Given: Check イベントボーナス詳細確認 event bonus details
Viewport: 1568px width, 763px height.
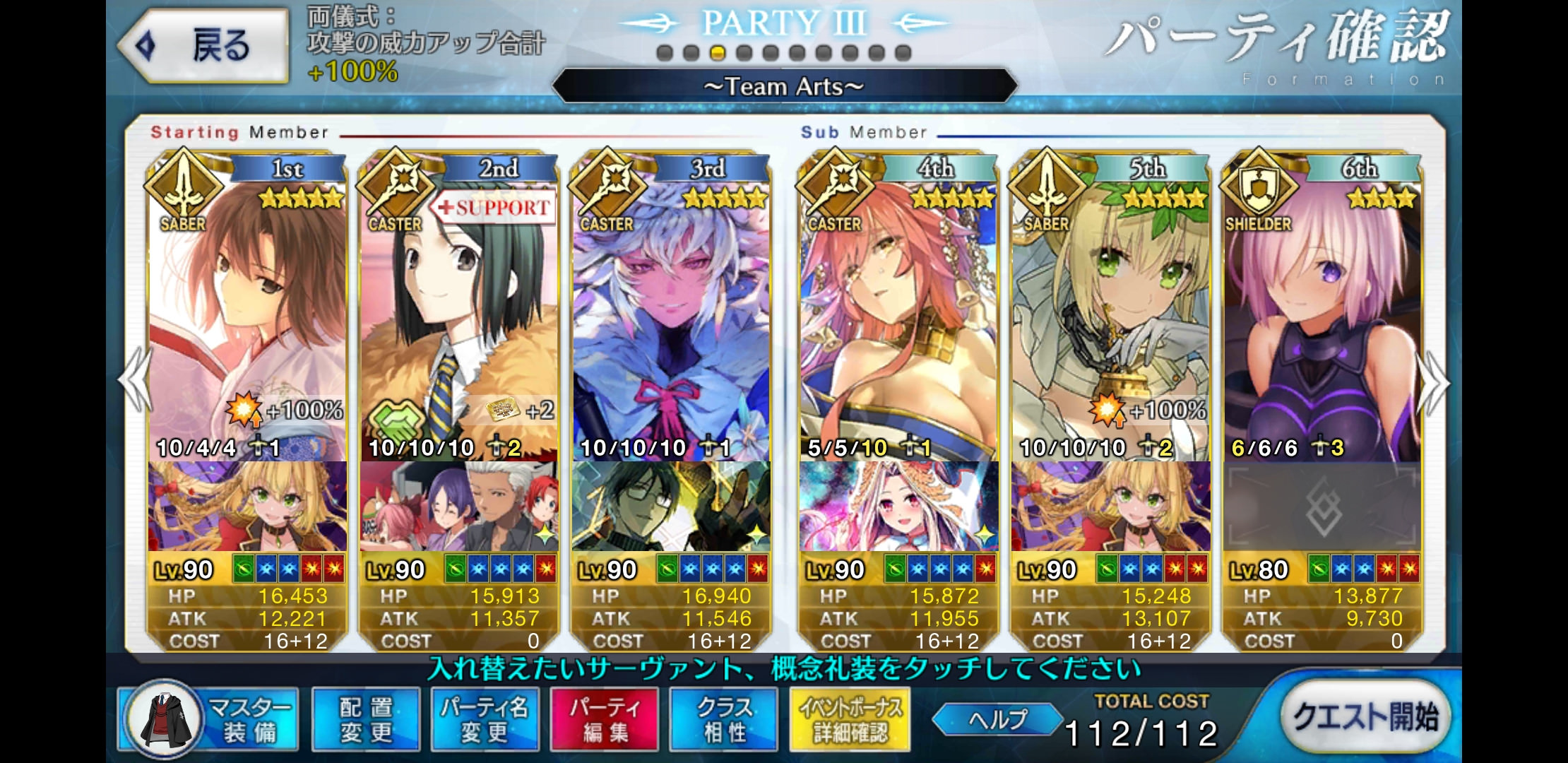Looking at the screenshot, I should (x=850, y=719).
